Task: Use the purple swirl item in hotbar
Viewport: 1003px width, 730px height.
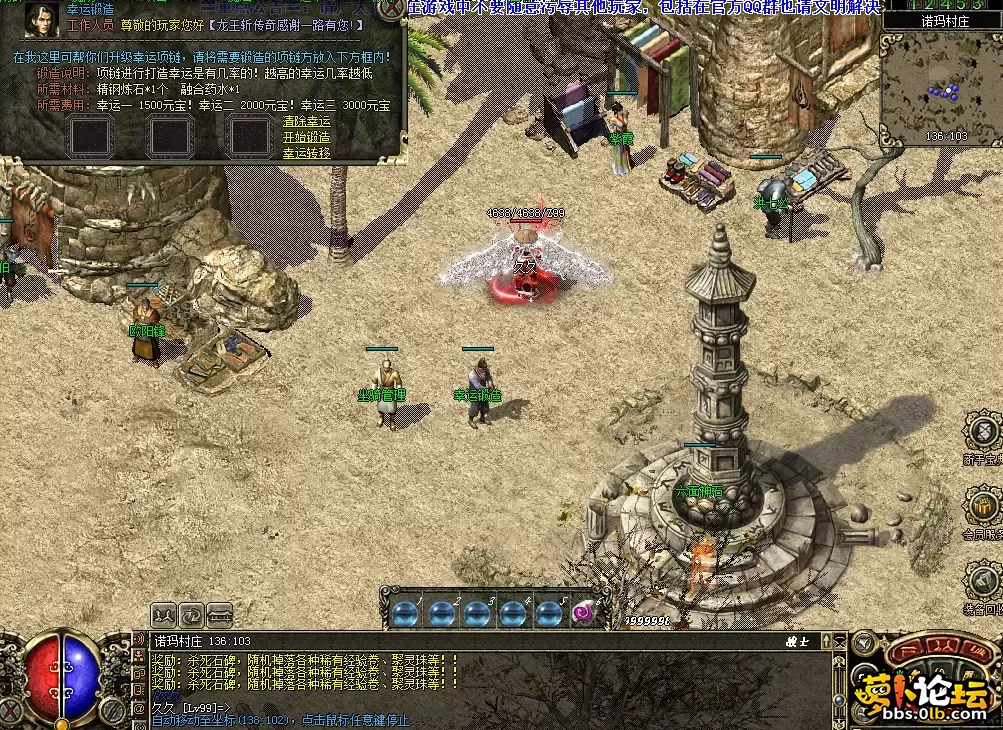Action: click(582, 613)
